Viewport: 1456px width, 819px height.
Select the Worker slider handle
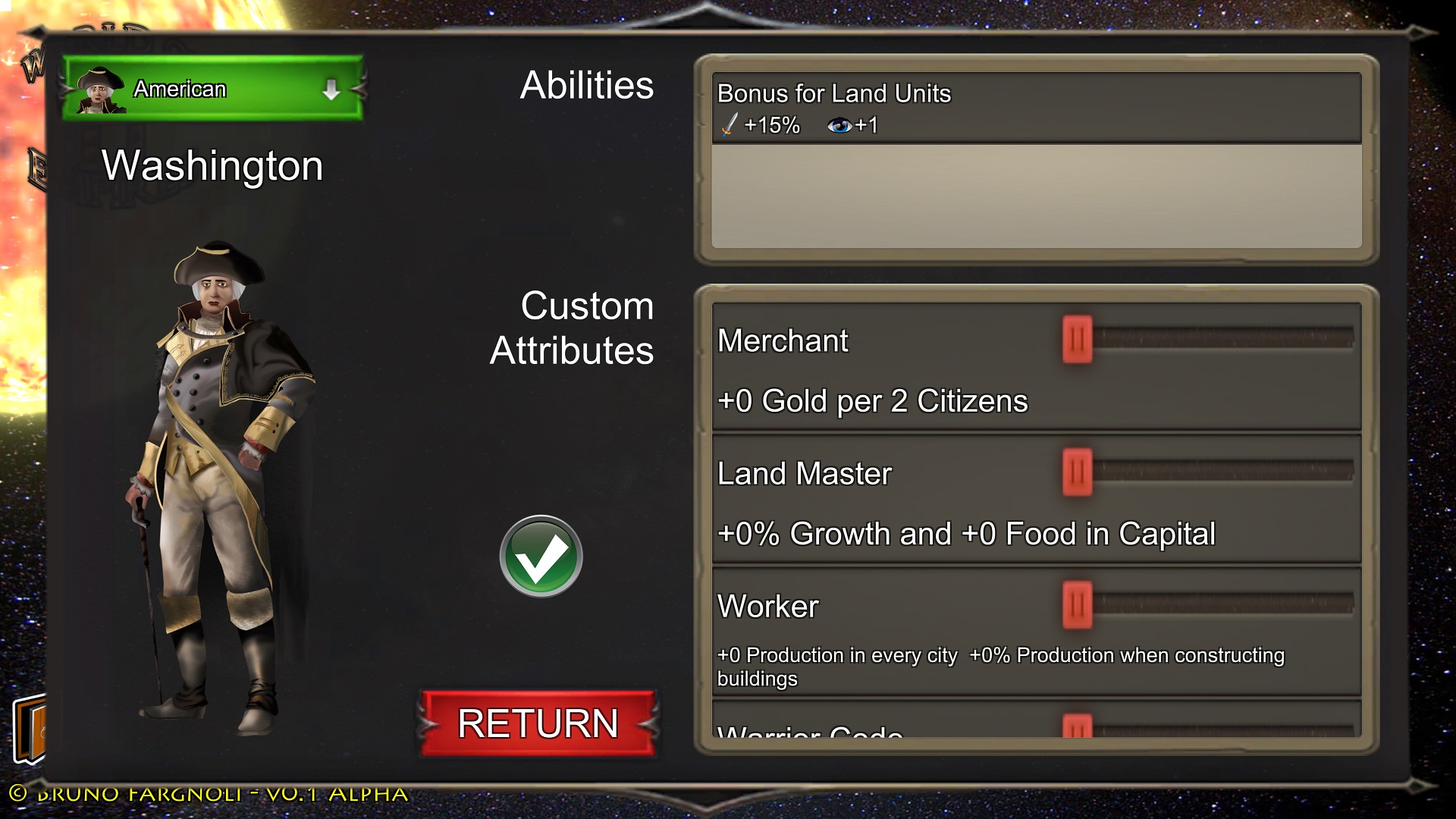coord(1078,606)
